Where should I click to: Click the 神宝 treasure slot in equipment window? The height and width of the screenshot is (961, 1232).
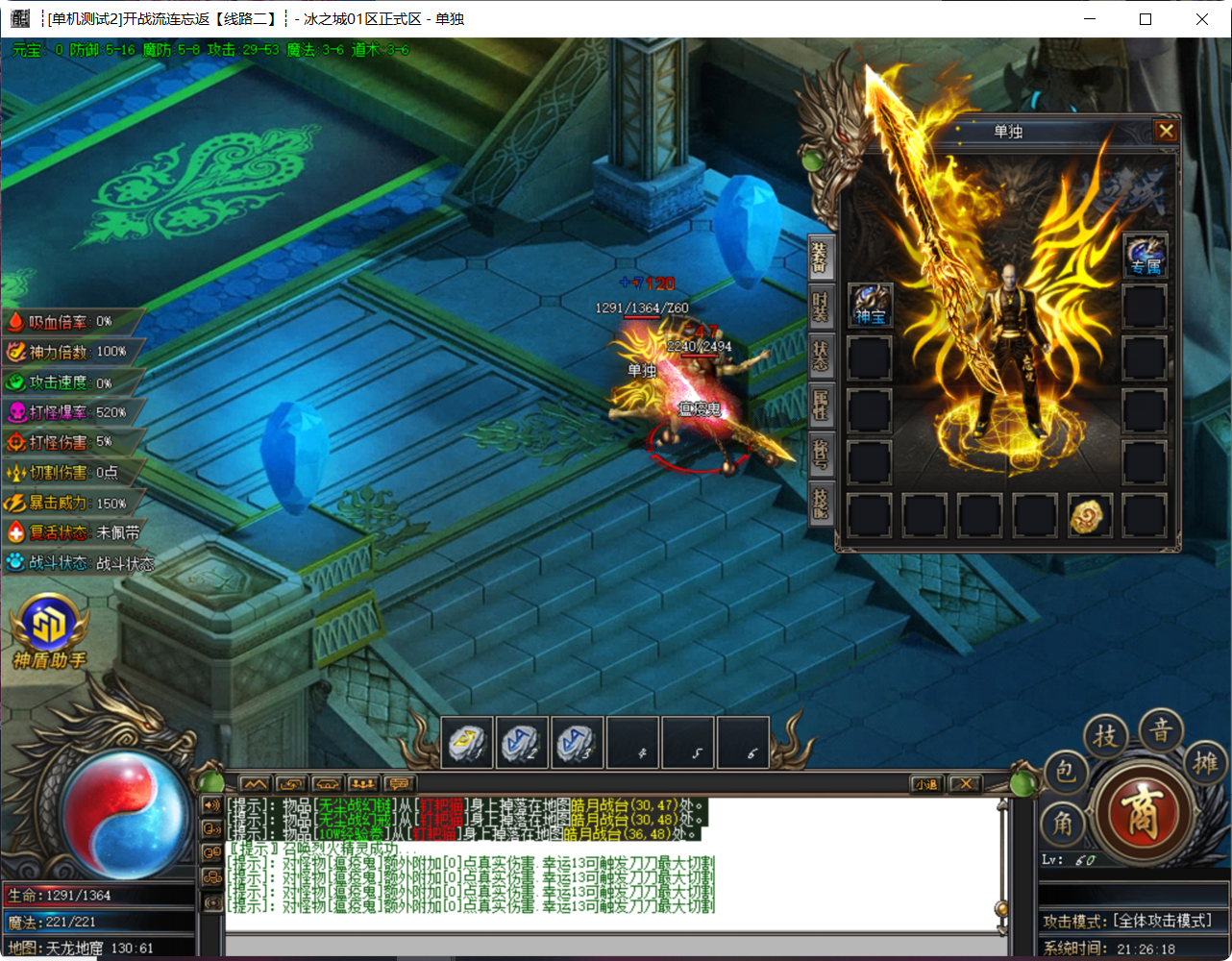(870, 306)
